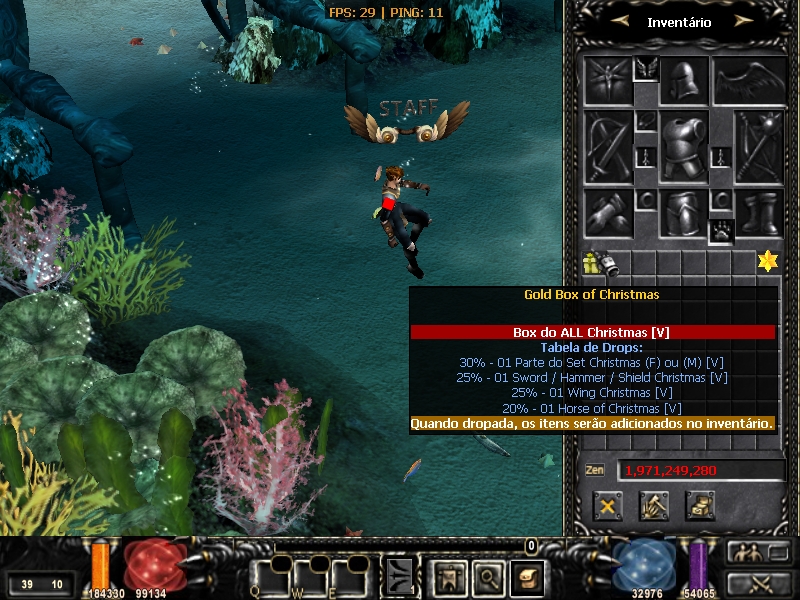
Task: Select the gloves equipment slot
Action: coord(609,213)
